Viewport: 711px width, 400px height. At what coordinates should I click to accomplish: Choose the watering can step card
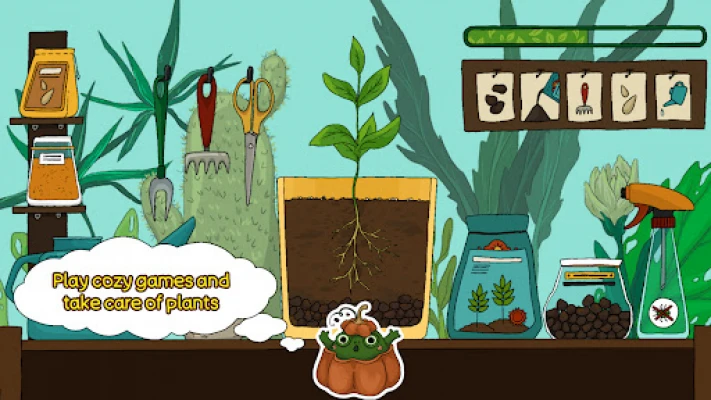pyautogui.click(x=673, y=98)
